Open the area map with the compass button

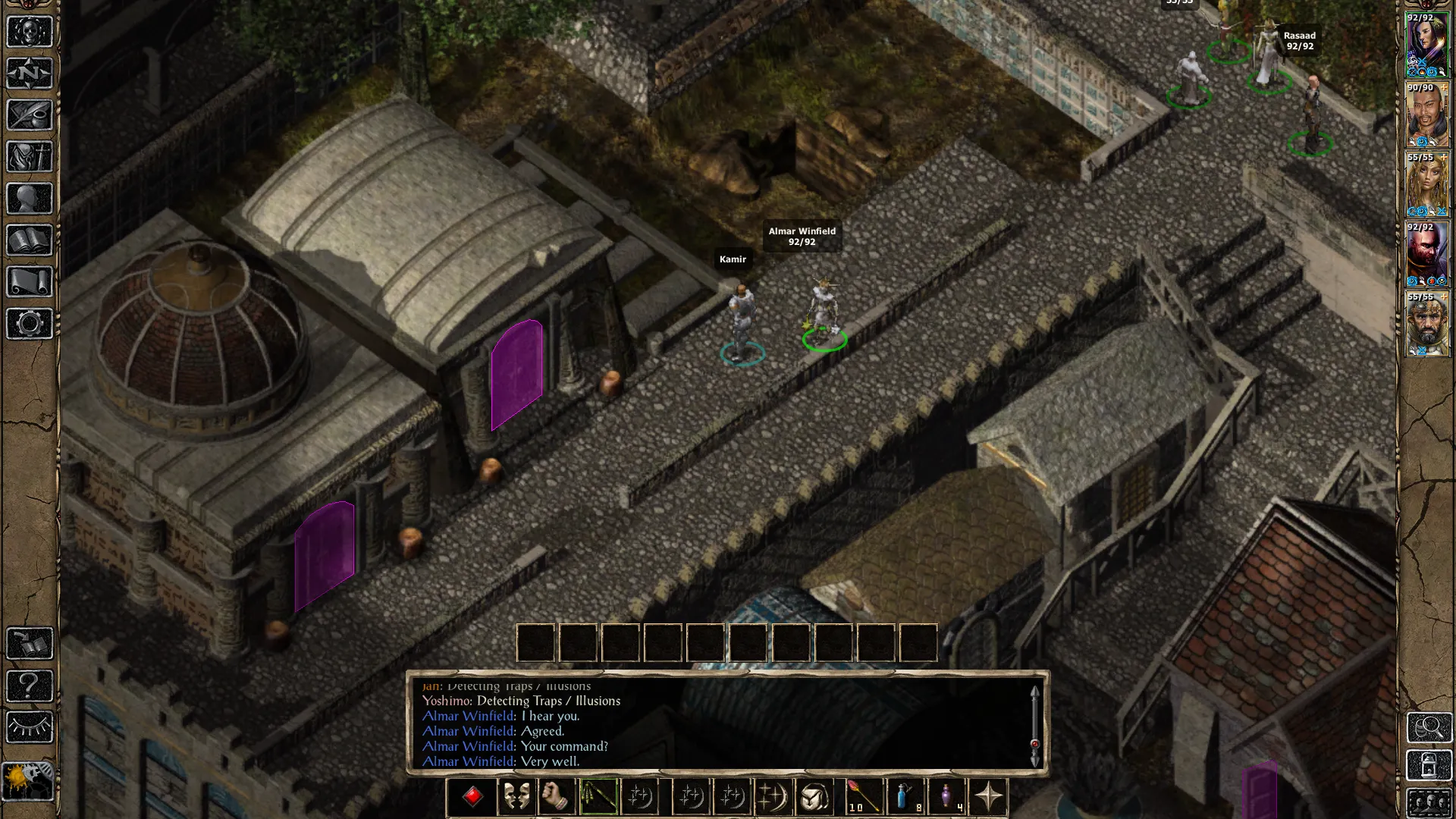30,74
